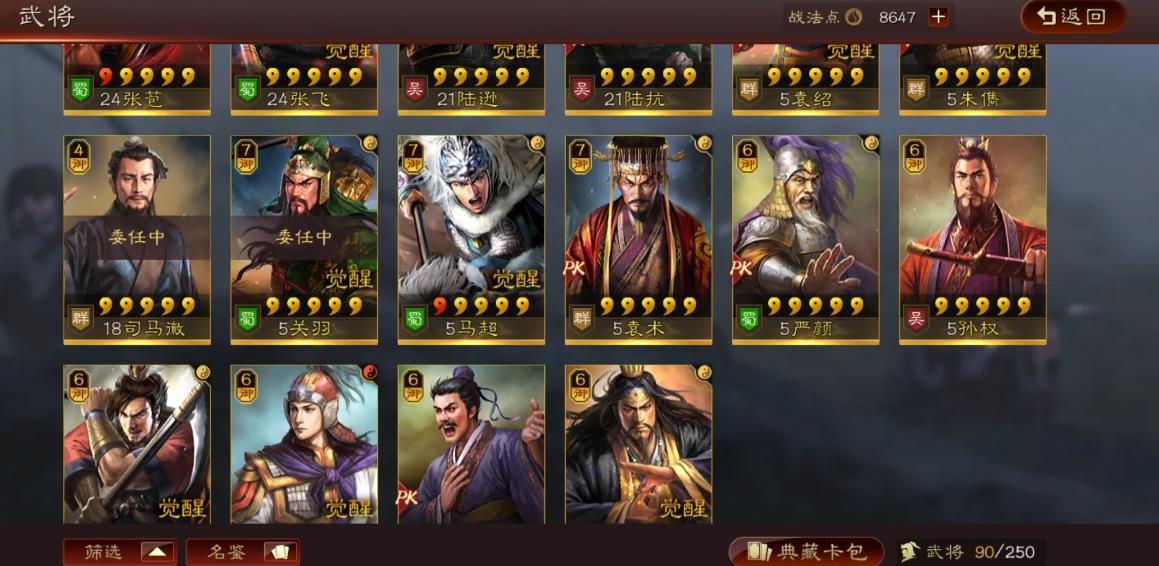
Task: Choose the 孙权 general card
Action: [x=972, y=239]
